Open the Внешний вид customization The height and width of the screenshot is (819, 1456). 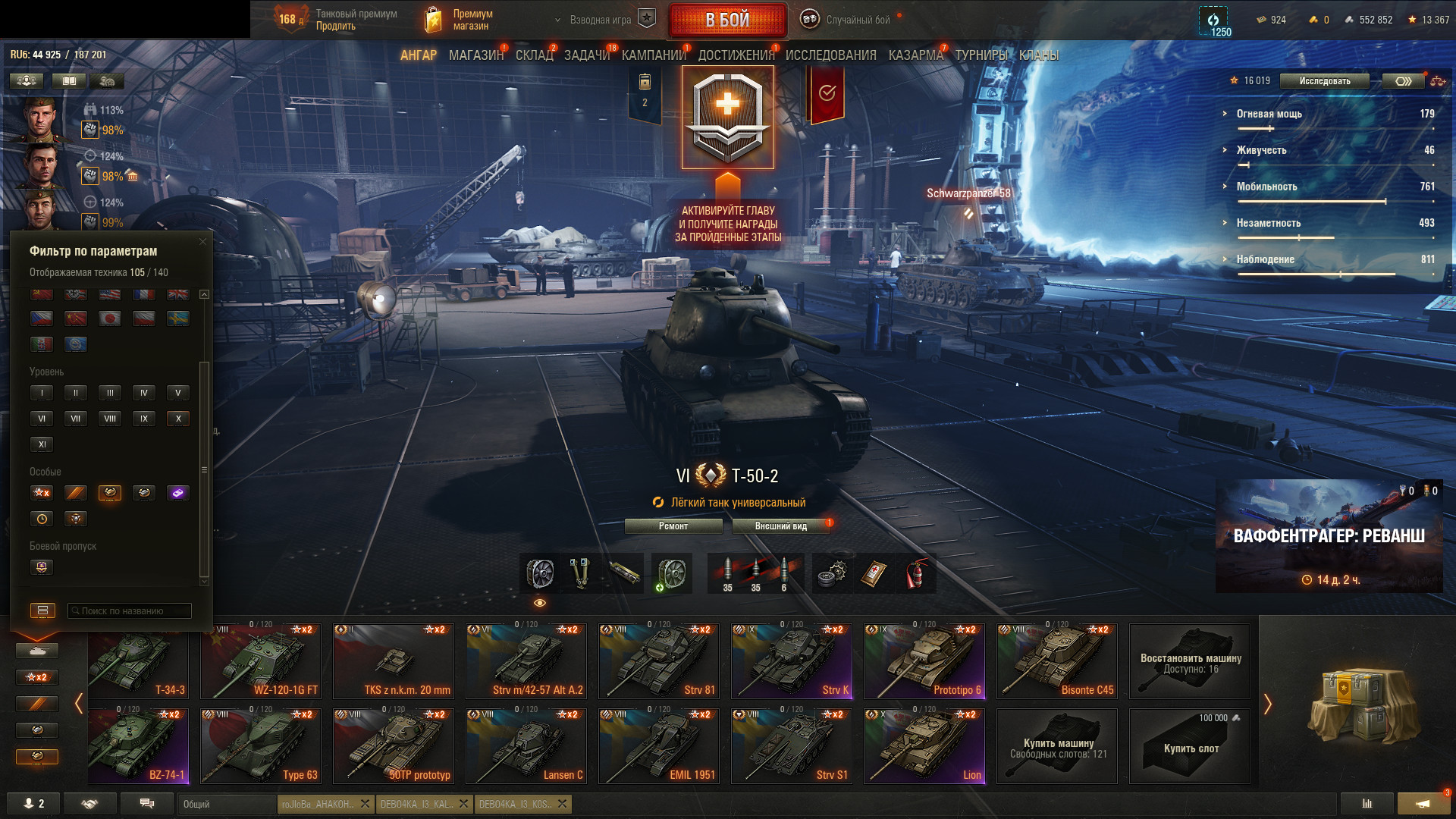(781, 526)
